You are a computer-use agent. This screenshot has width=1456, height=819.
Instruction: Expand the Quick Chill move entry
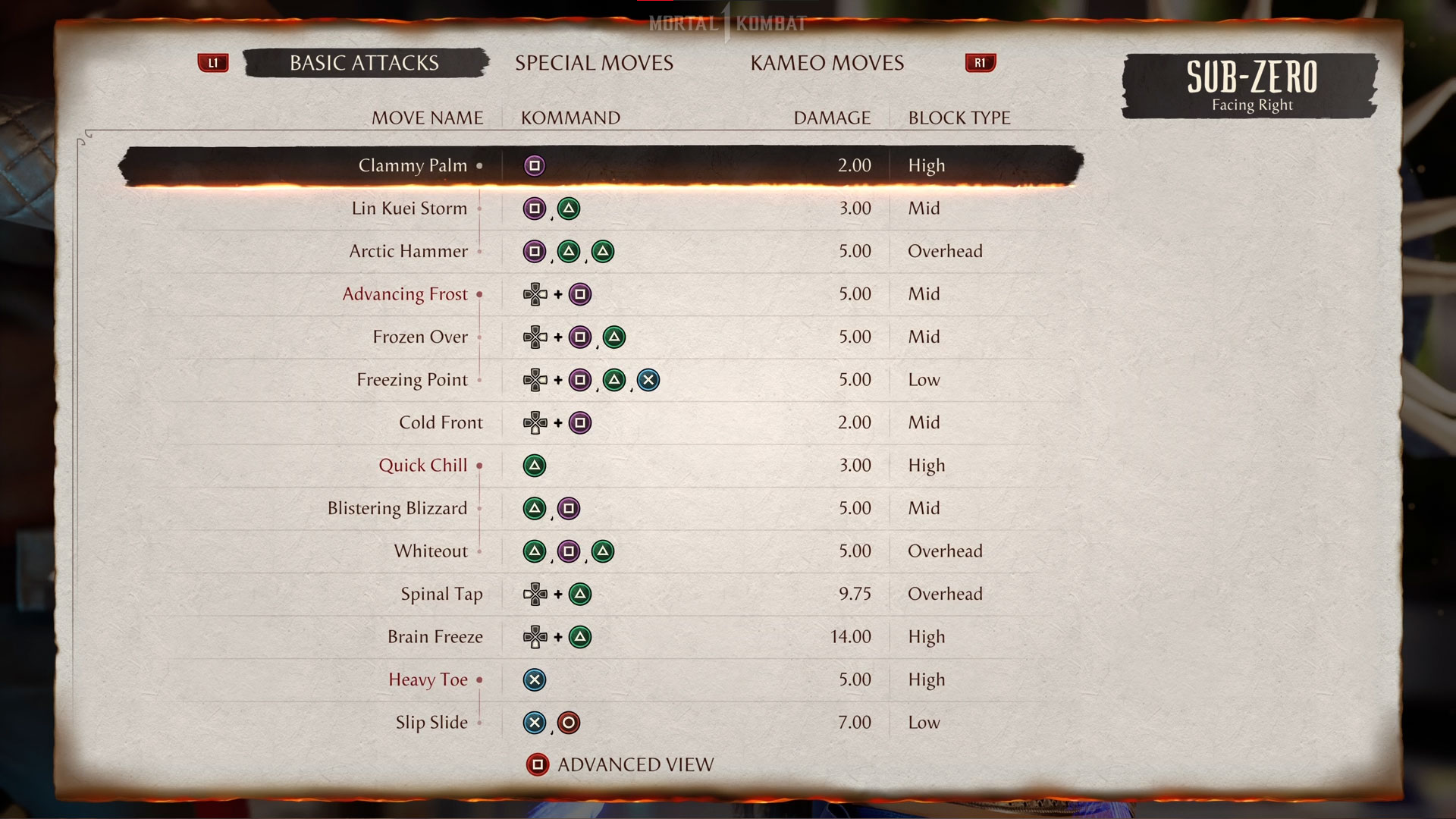(479, 465)
